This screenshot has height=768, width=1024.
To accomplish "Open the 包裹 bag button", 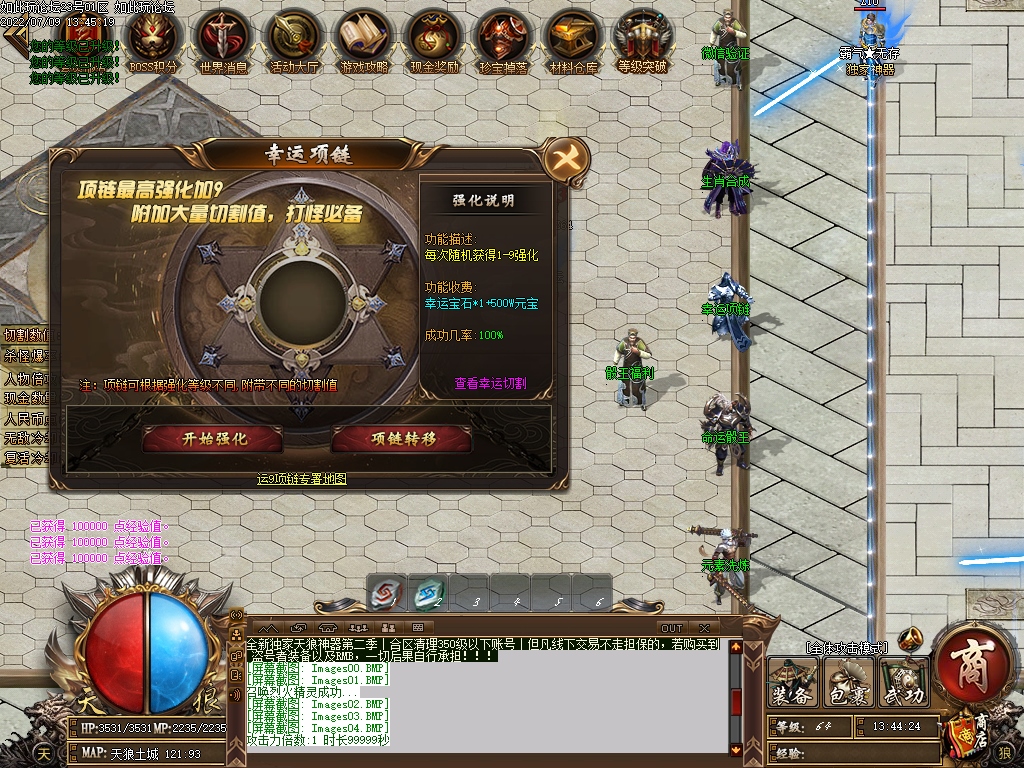I will pyautogui.click(x=848, y=684).
